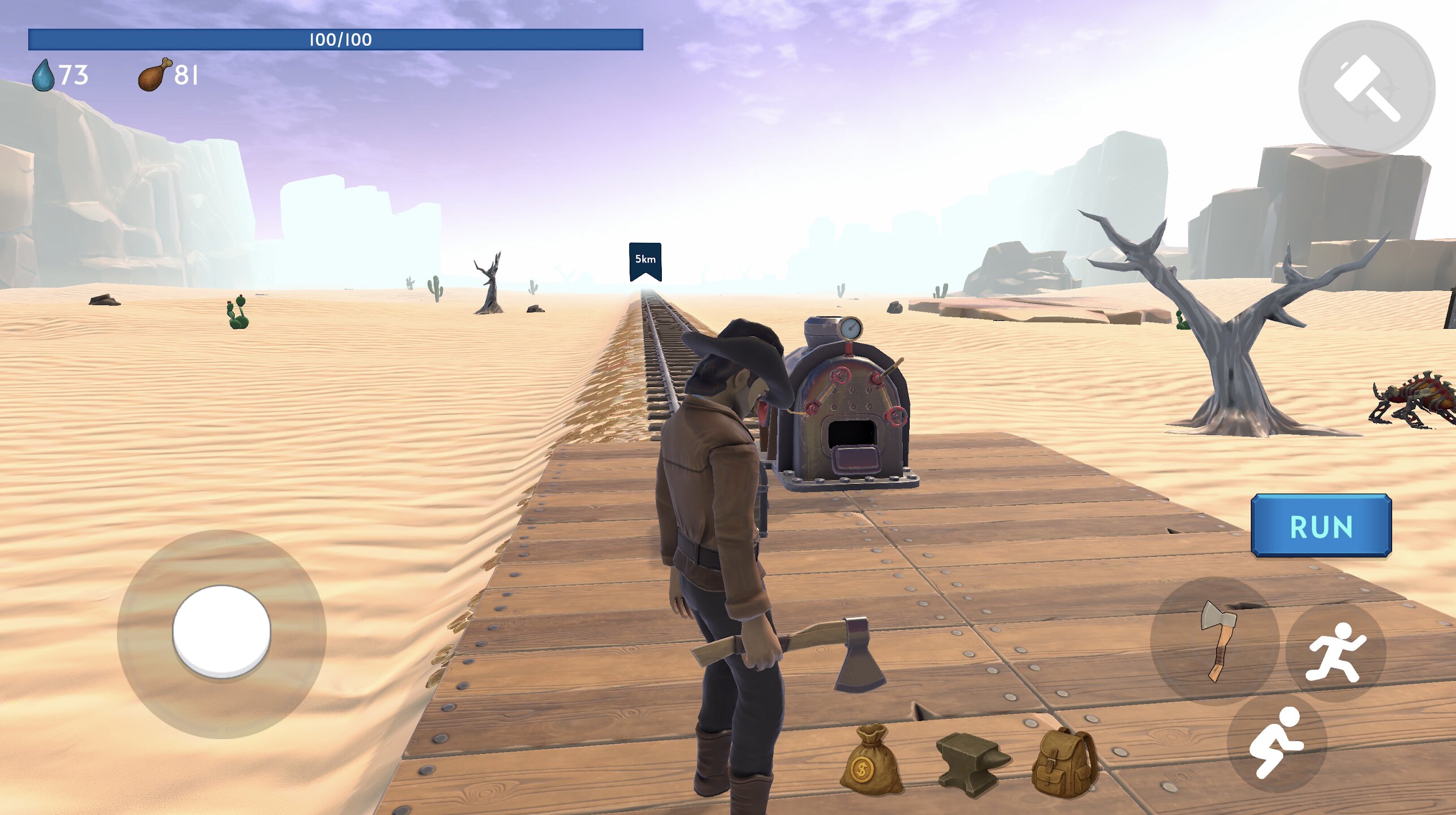Activate the sprint running figure button
This screenshot has width=1456, height=815.
coord(1336,653)
